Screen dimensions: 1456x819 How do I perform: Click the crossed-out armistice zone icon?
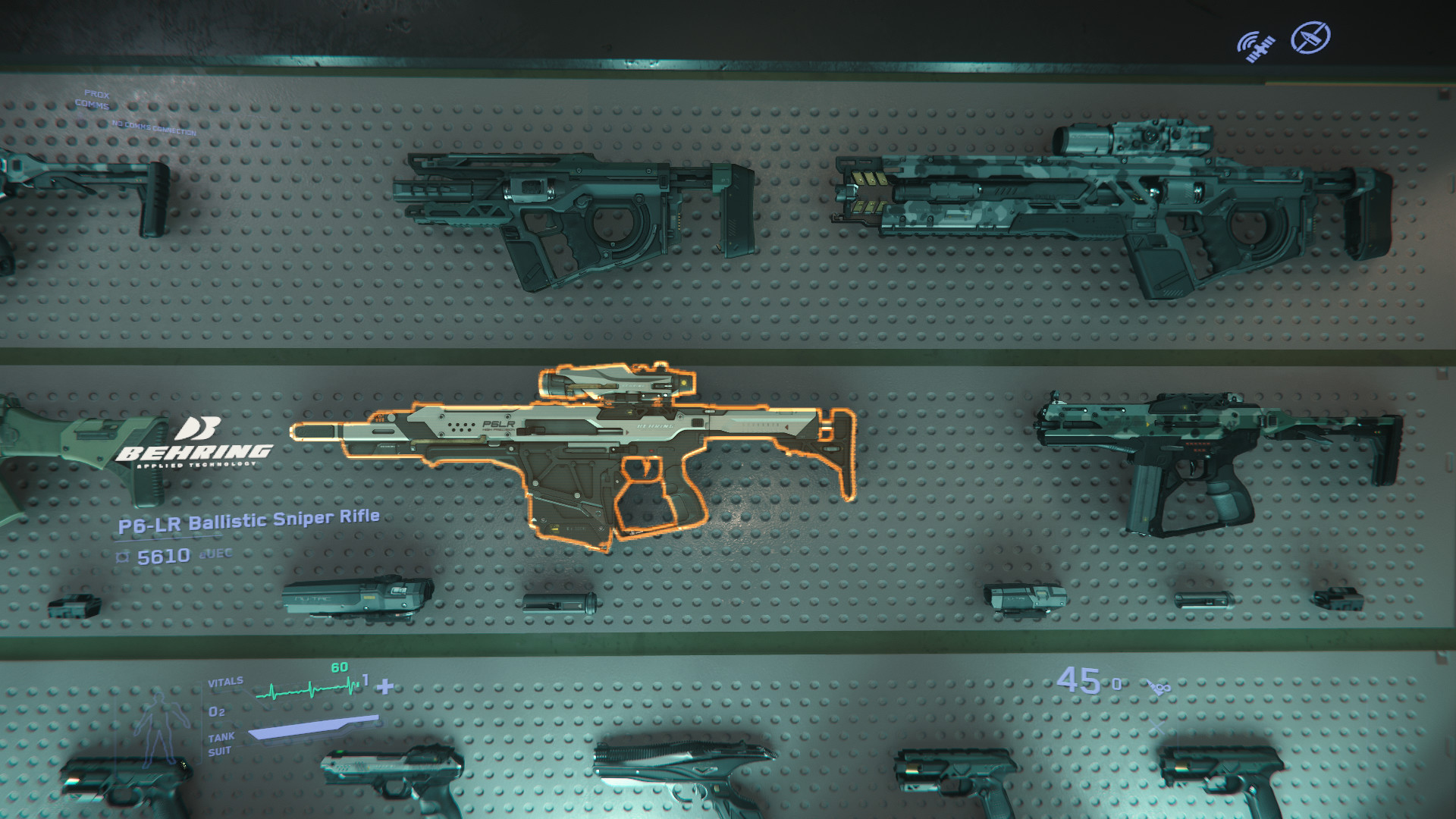[x=1310, y=37]
